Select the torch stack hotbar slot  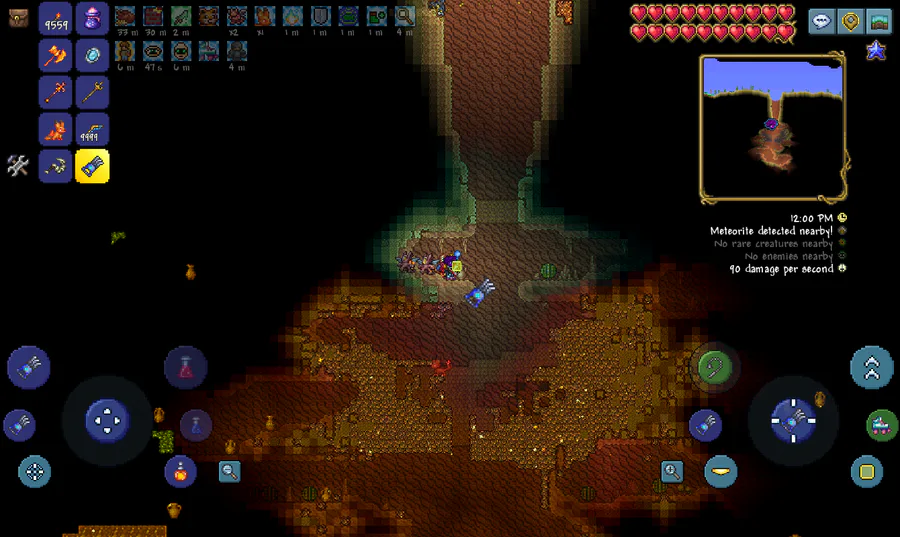coord(55,19)
